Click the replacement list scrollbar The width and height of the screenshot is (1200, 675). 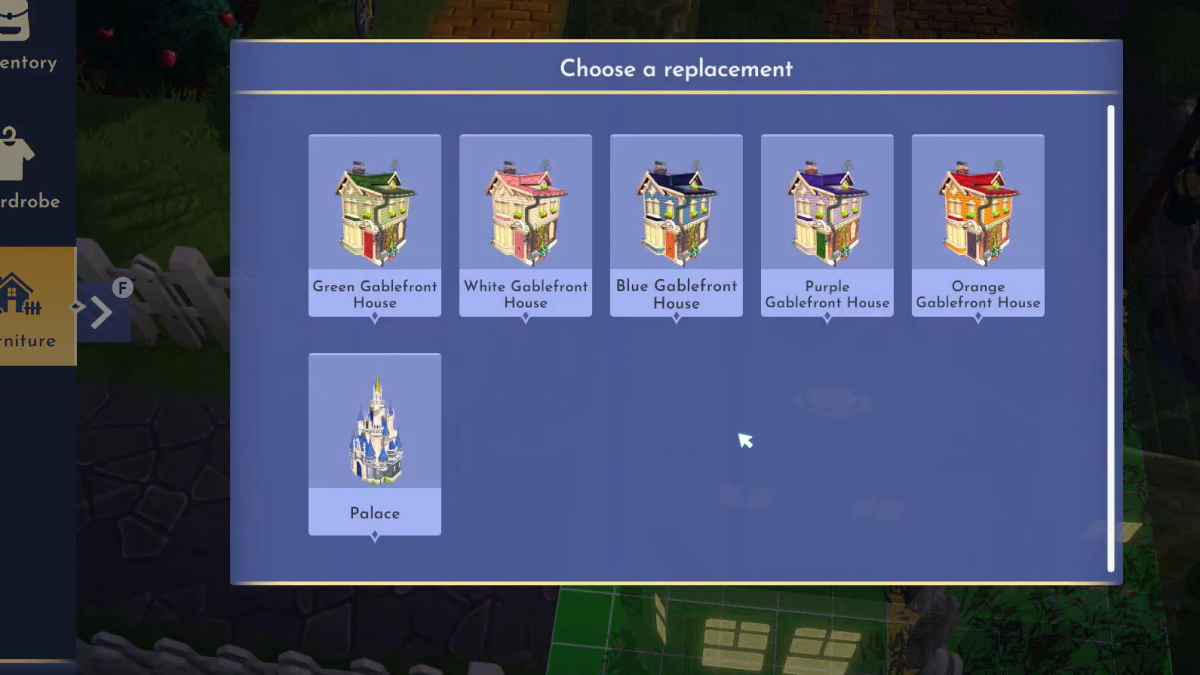tap(1110, 338)
